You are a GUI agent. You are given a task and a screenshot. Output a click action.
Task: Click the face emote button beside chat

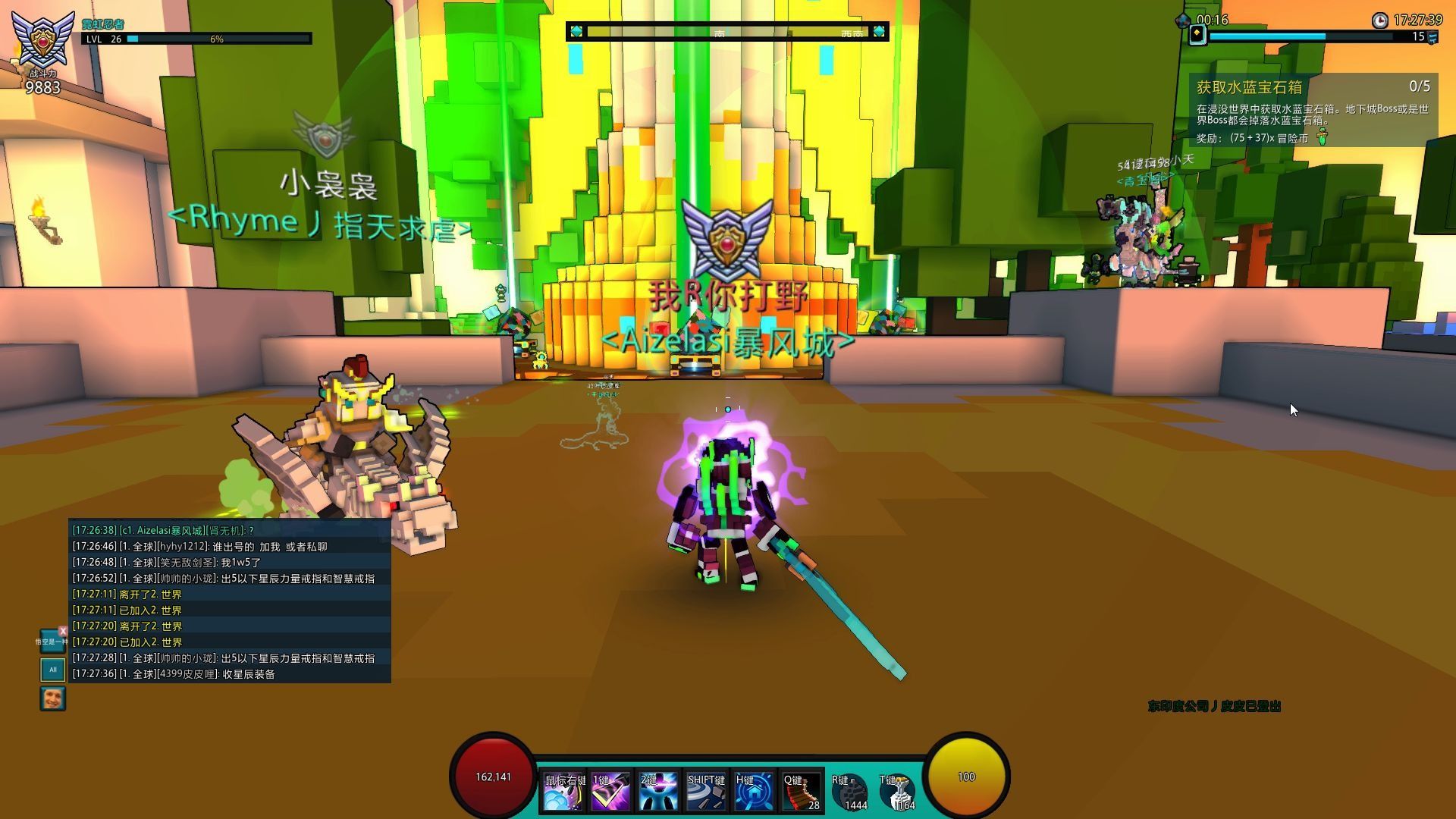click(52, 698)
